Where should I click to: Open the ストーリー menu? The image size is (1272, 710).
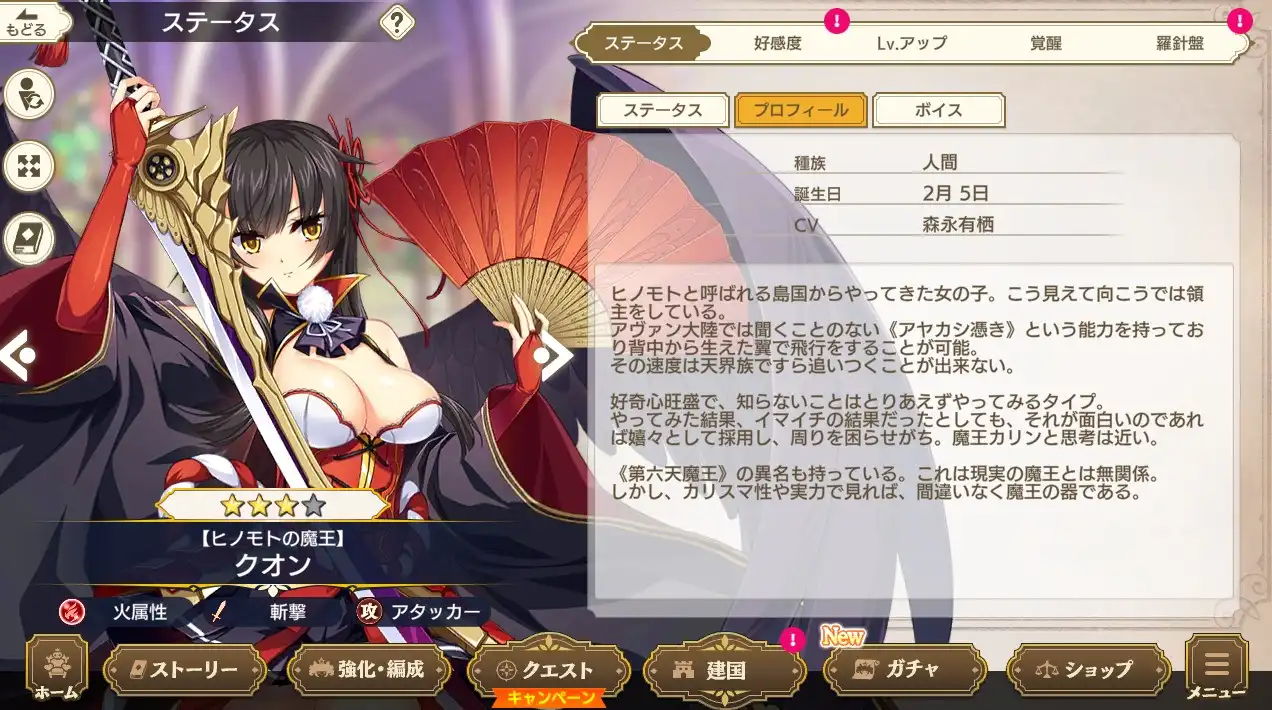(184, 669)
